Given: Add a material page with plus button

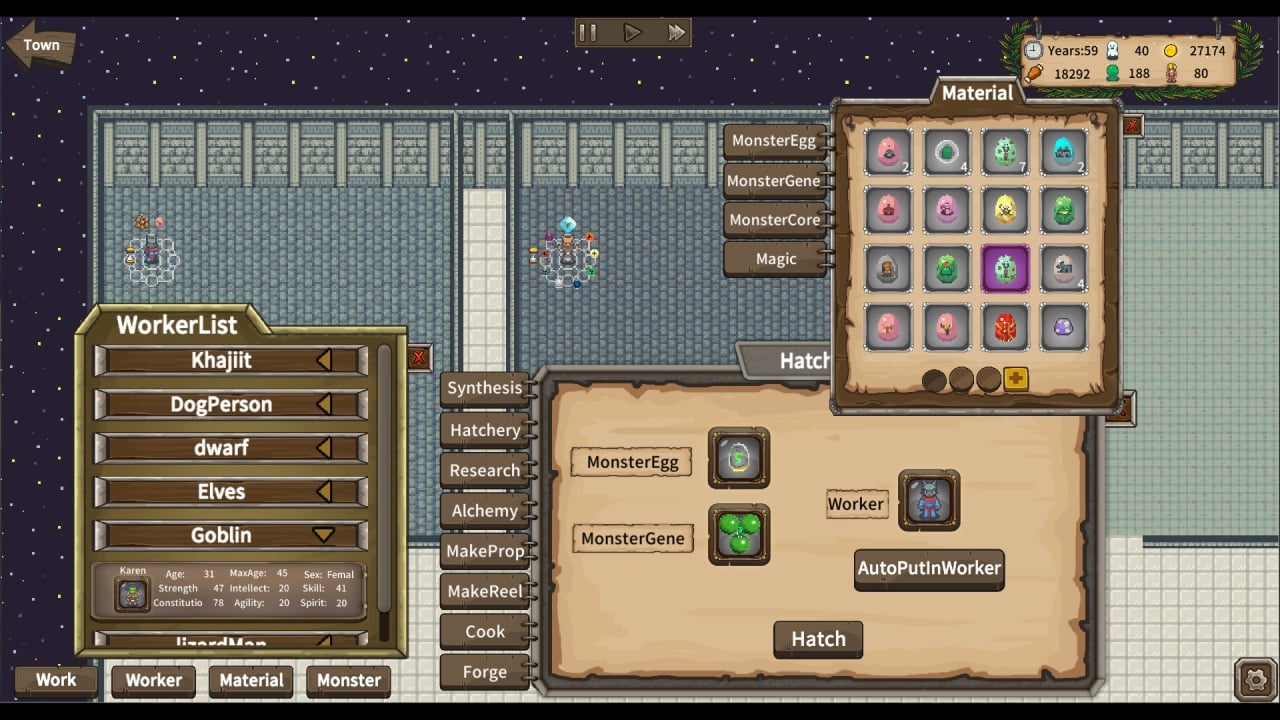Looking at the screenshot, I should pos(1016,379).
